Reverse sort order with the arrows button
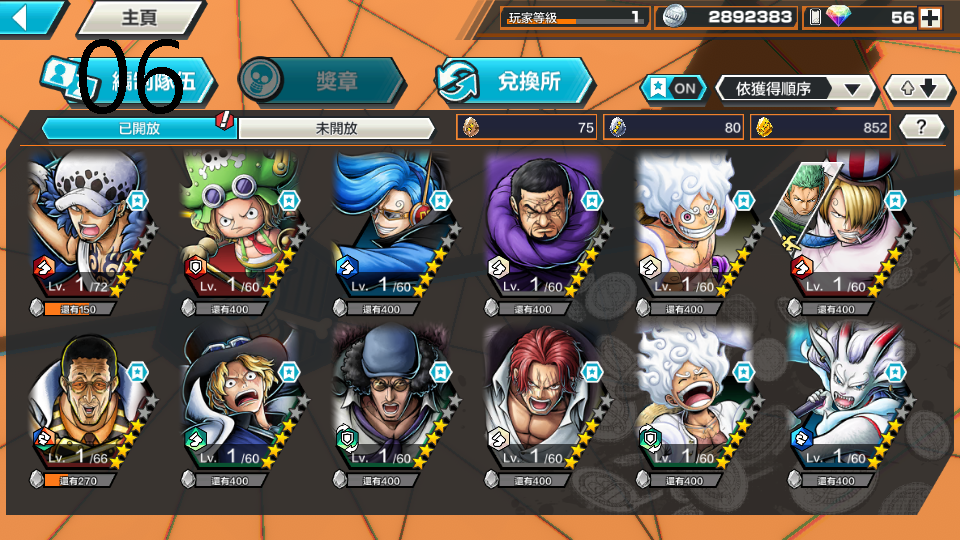The image size is (960, 540). 918,89
